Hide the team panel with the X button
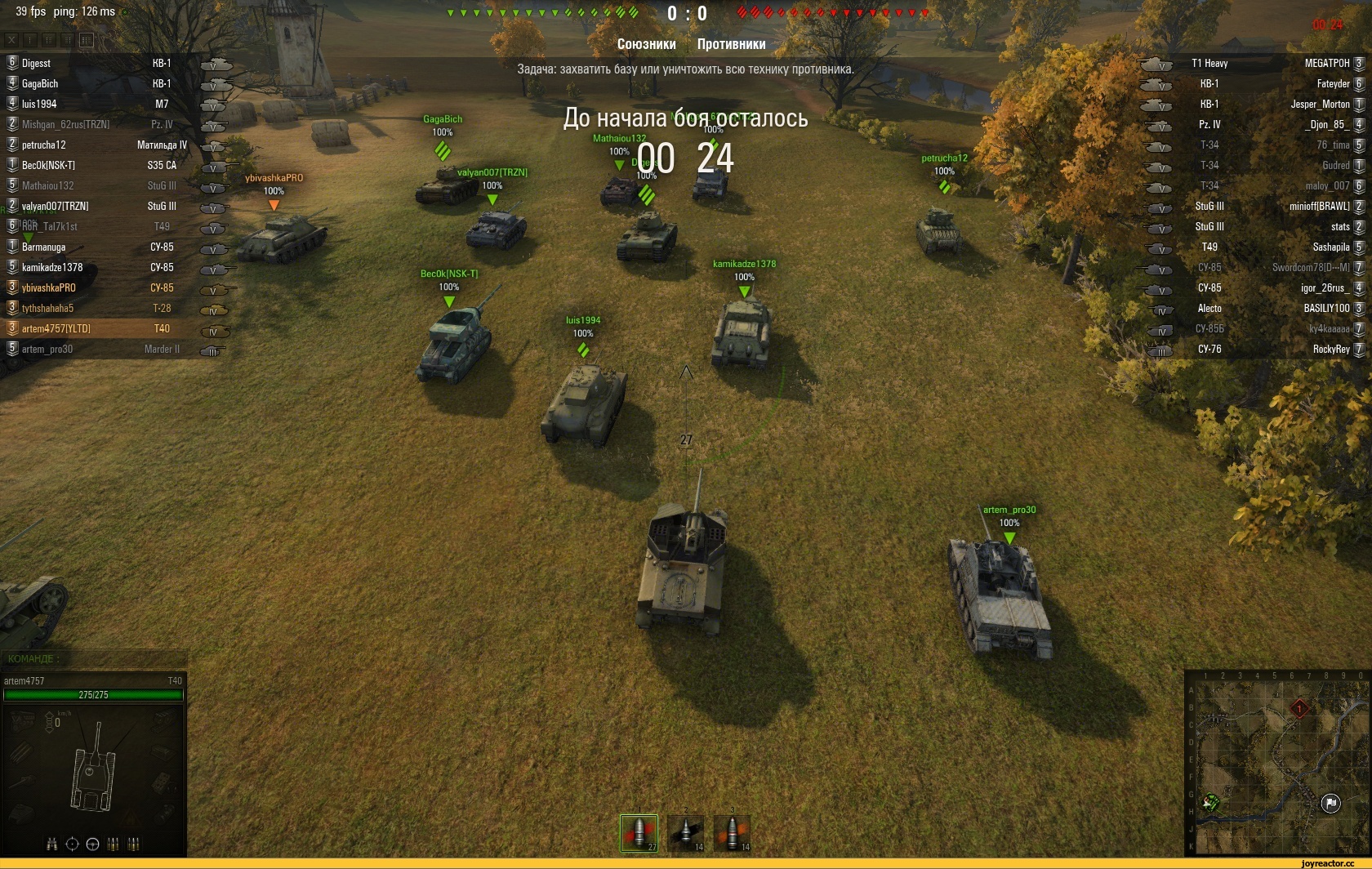This screenshot has width=1372, height=869. (11, 39)
